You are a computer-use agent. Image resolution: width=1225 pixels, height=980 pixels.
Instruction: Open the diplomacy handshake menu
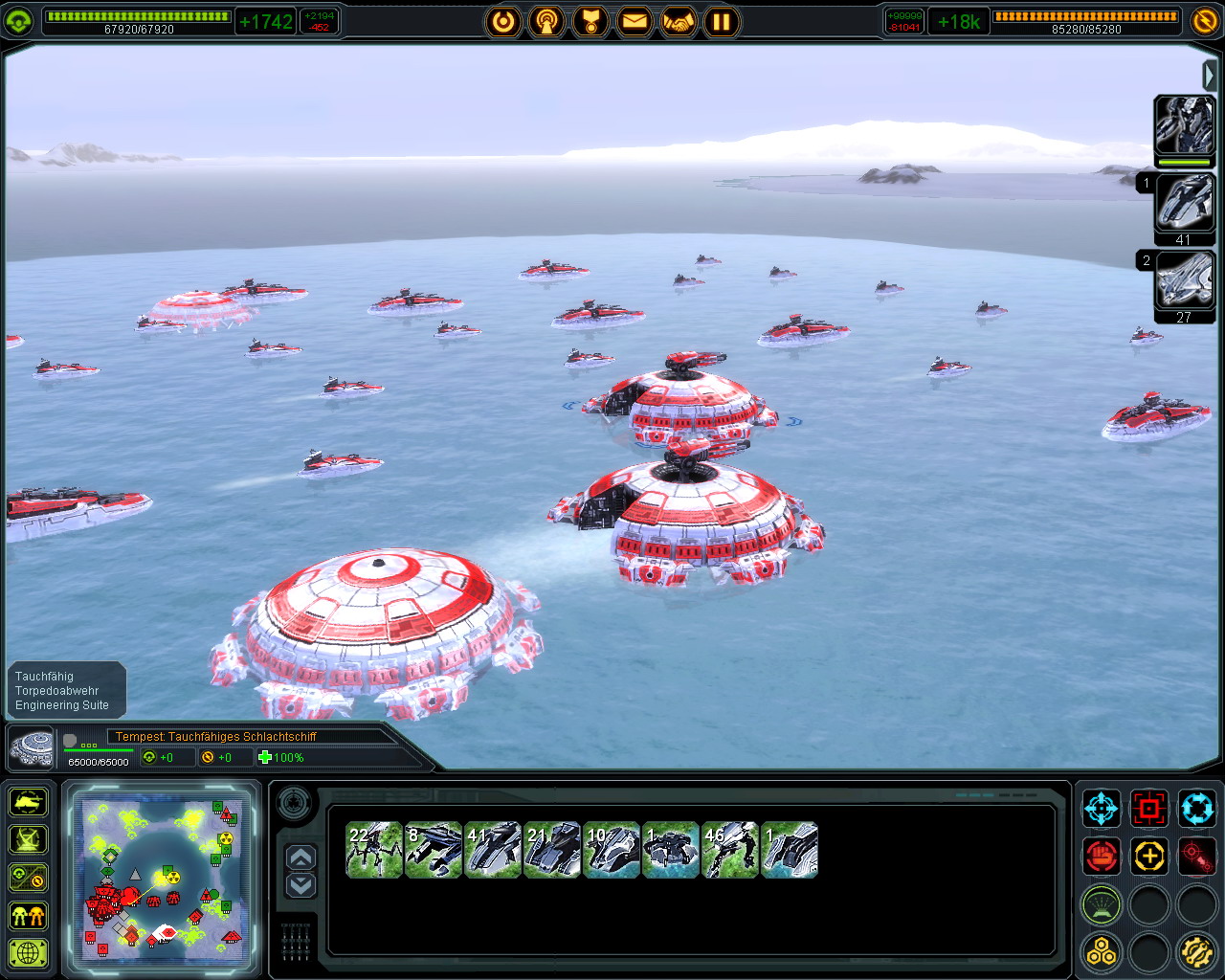678,21
